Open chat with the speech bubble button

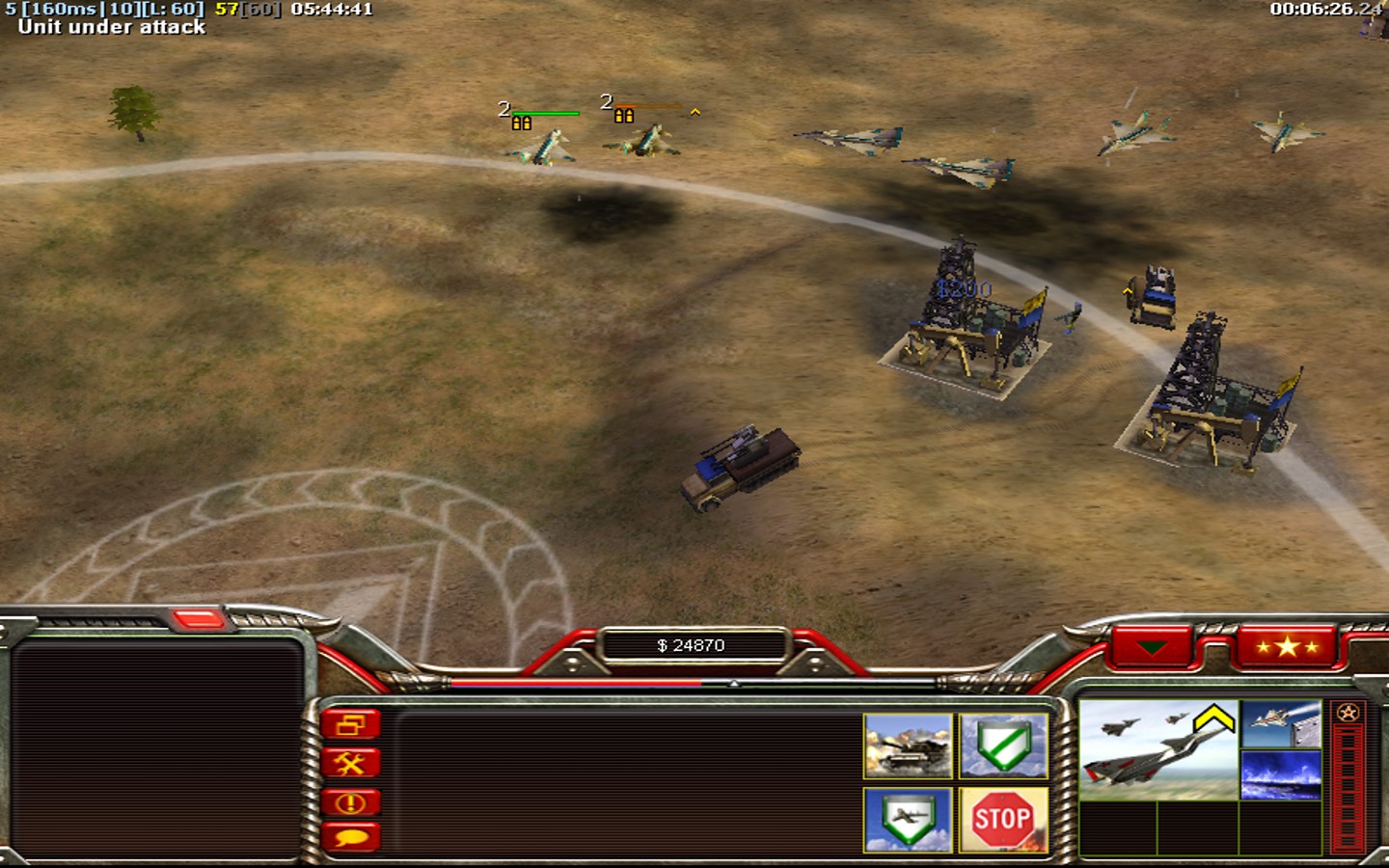click(351, 837)
